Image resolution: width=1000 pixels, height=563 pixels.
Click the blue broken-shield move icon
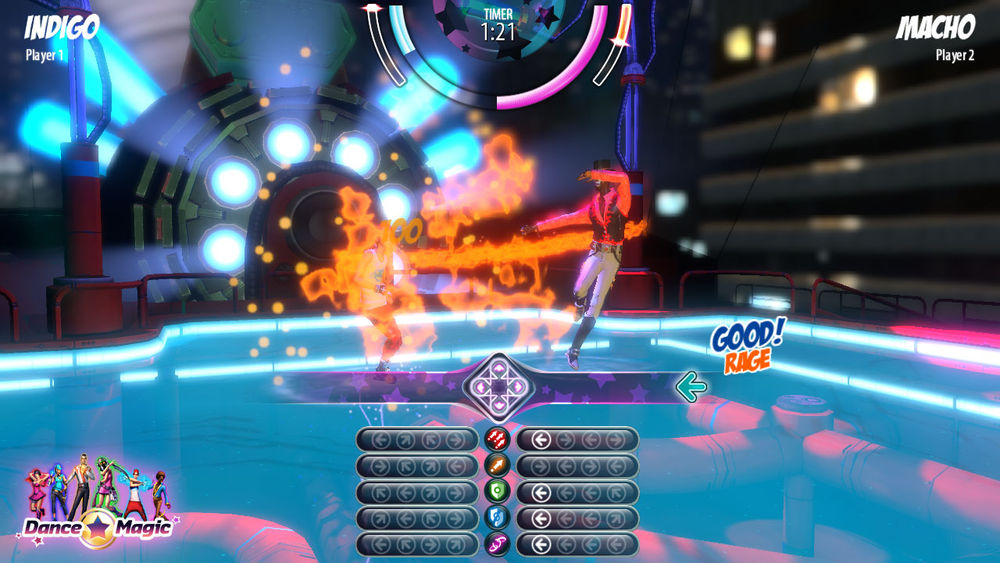tap(497, 518)
